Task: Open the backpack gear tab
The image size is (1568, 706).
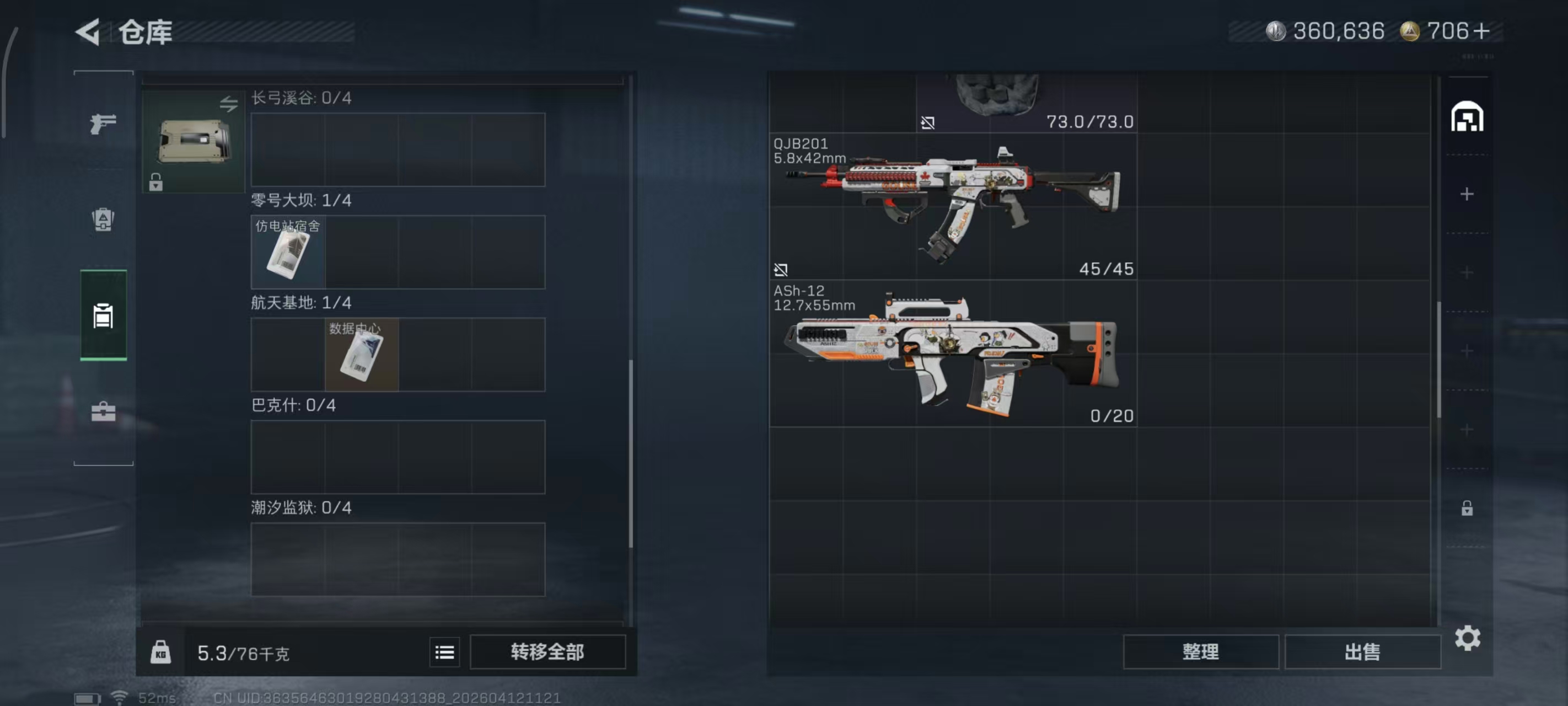Action: point(103,220)
